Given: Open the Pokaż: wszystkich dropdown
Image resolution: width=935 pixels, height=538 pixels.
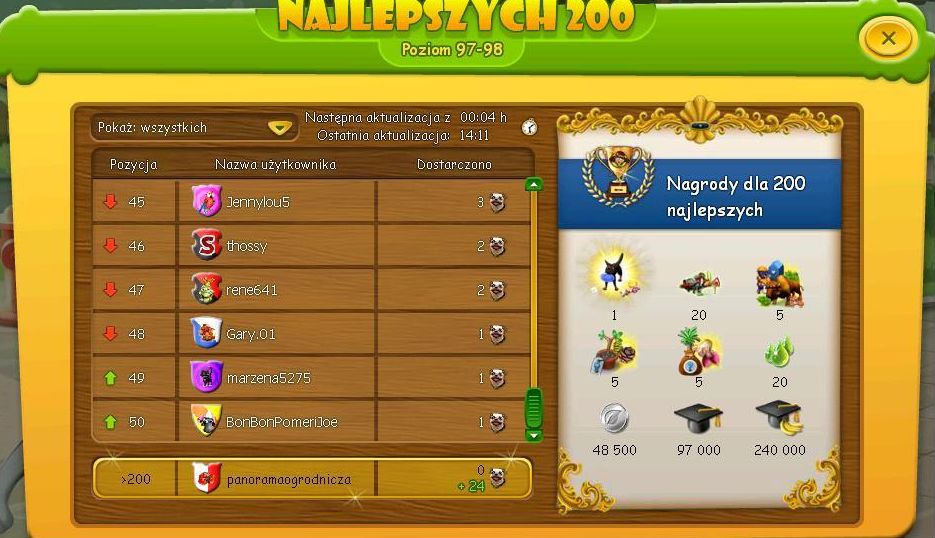Looking at the screenshot, I should (x=192, y=128).
